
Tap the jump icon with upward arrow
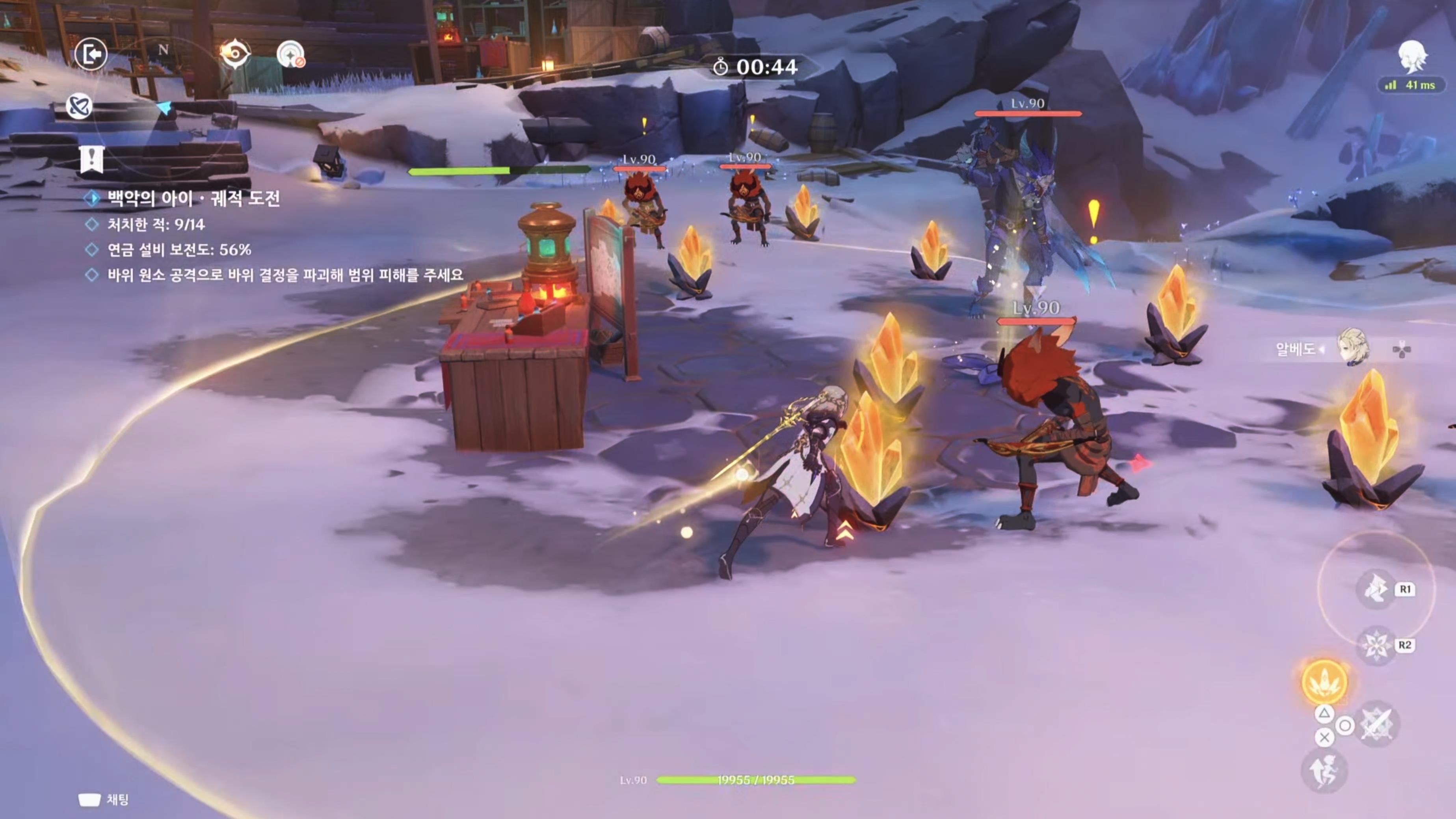coord(1324,771)
